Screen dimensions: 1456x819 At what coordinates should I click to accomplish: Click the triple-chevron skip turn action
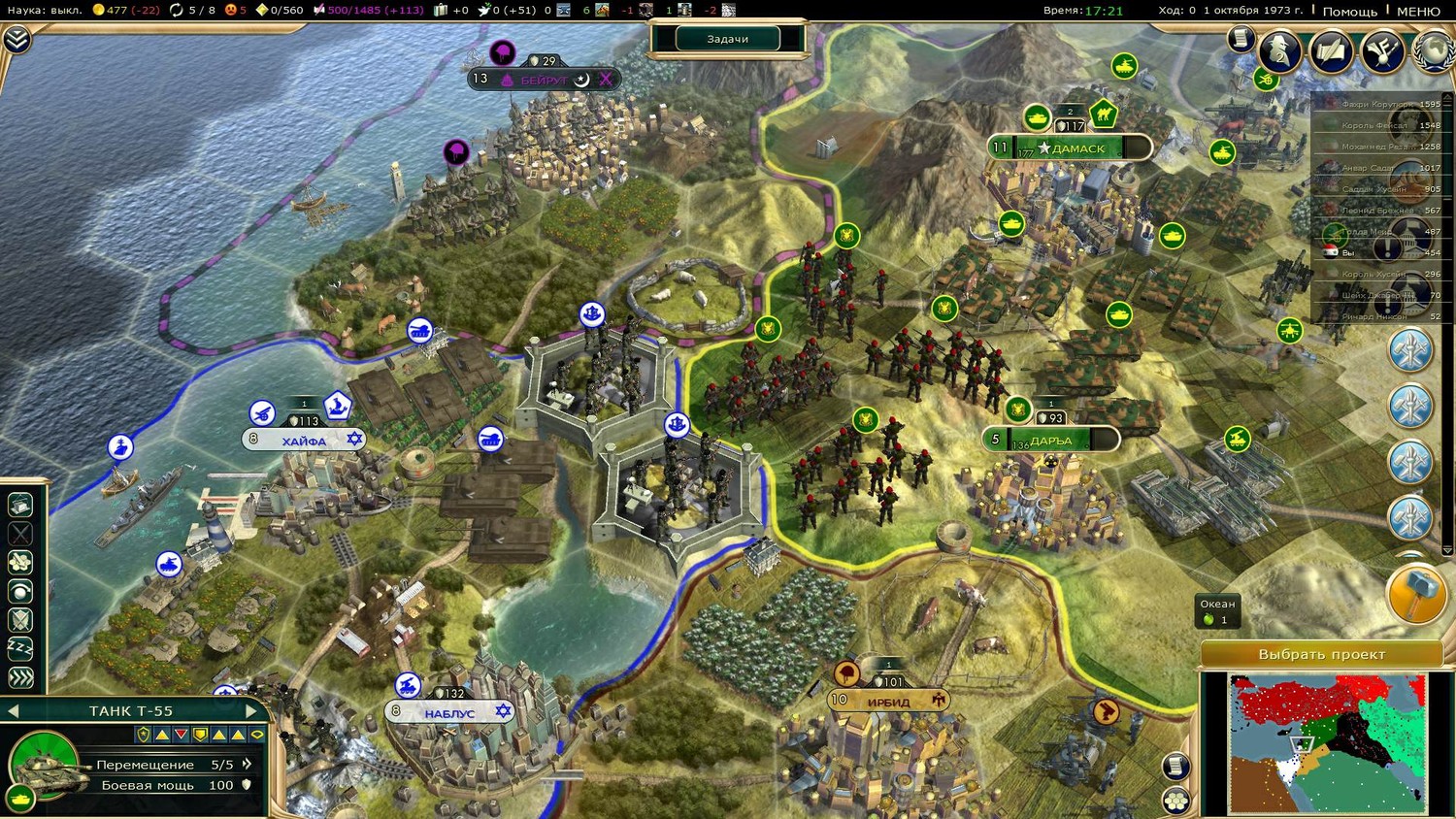click(x=20, y=677)
